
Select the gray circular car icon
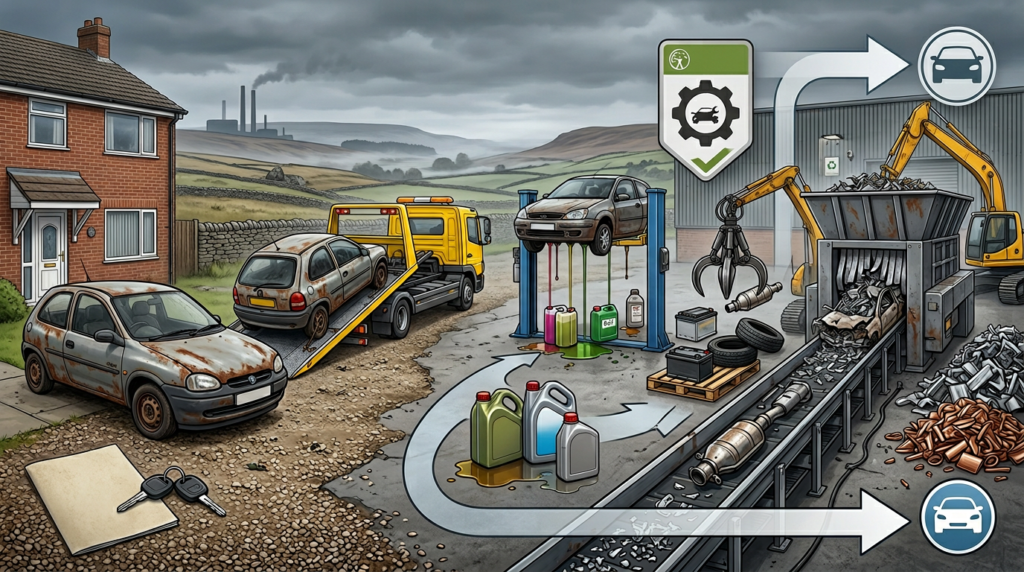point(956,66)
